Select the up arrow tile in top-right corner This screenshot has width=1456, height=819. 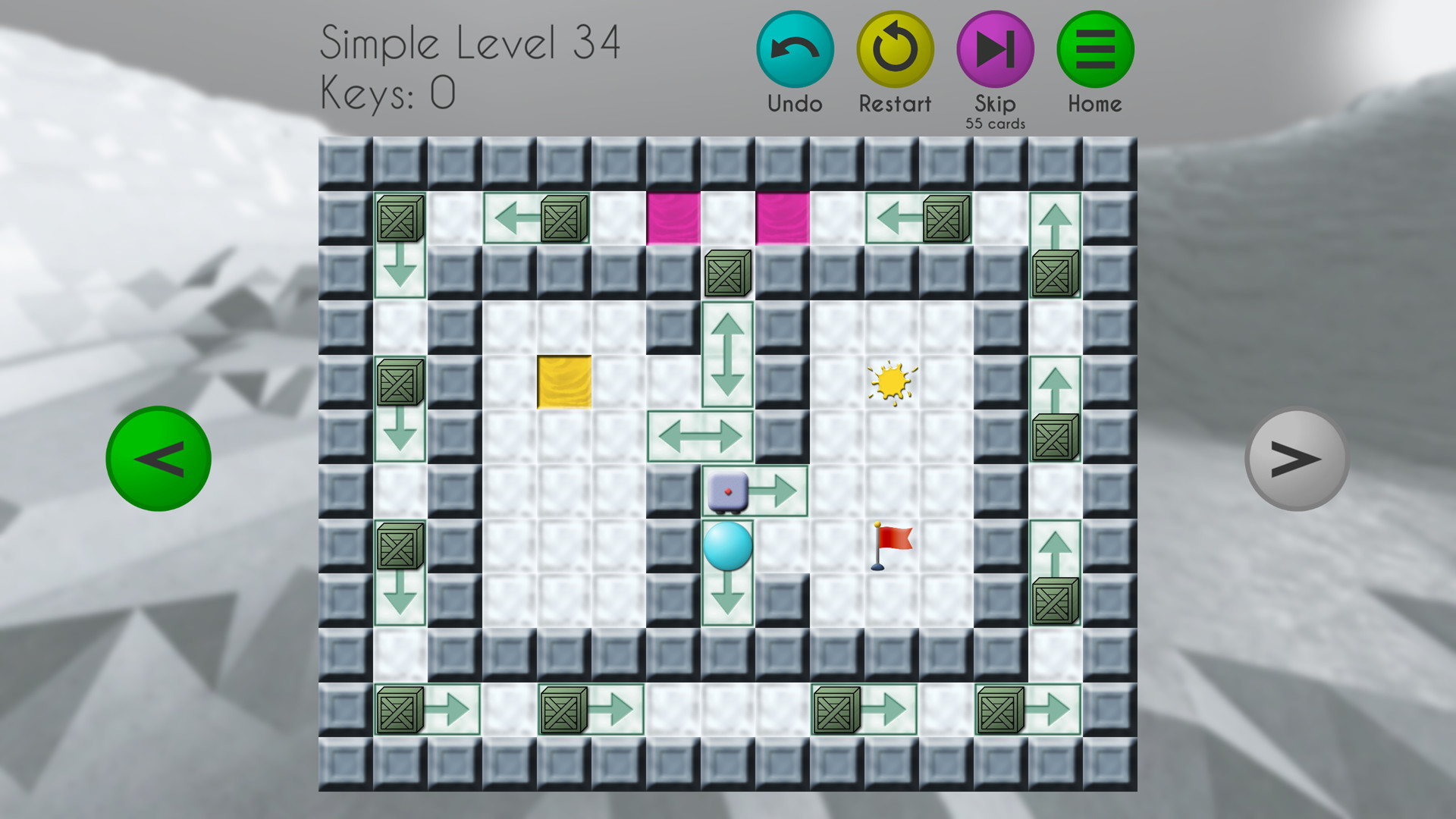[x=1054, y=220]
